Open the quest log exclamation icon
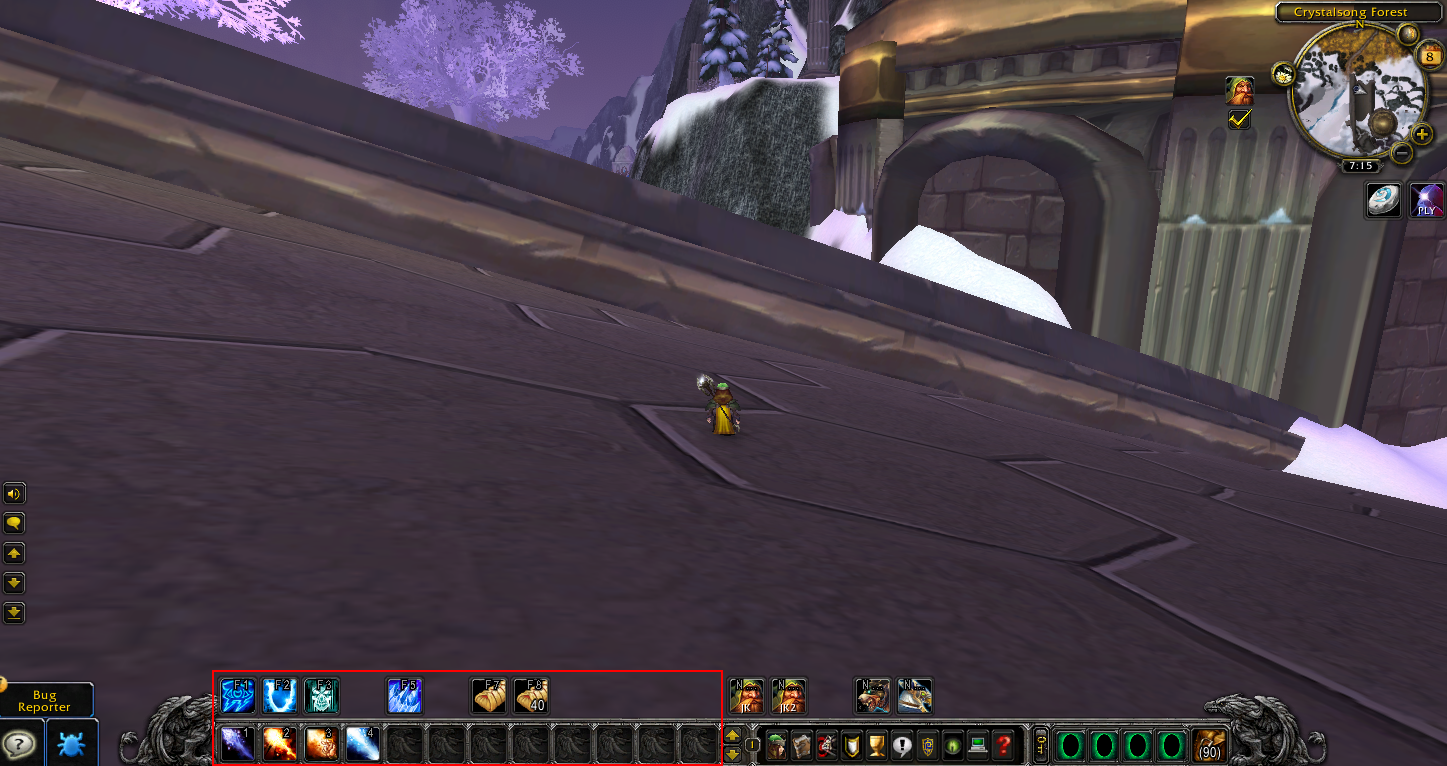This screenshot has height=766, width=1447. 902,745
